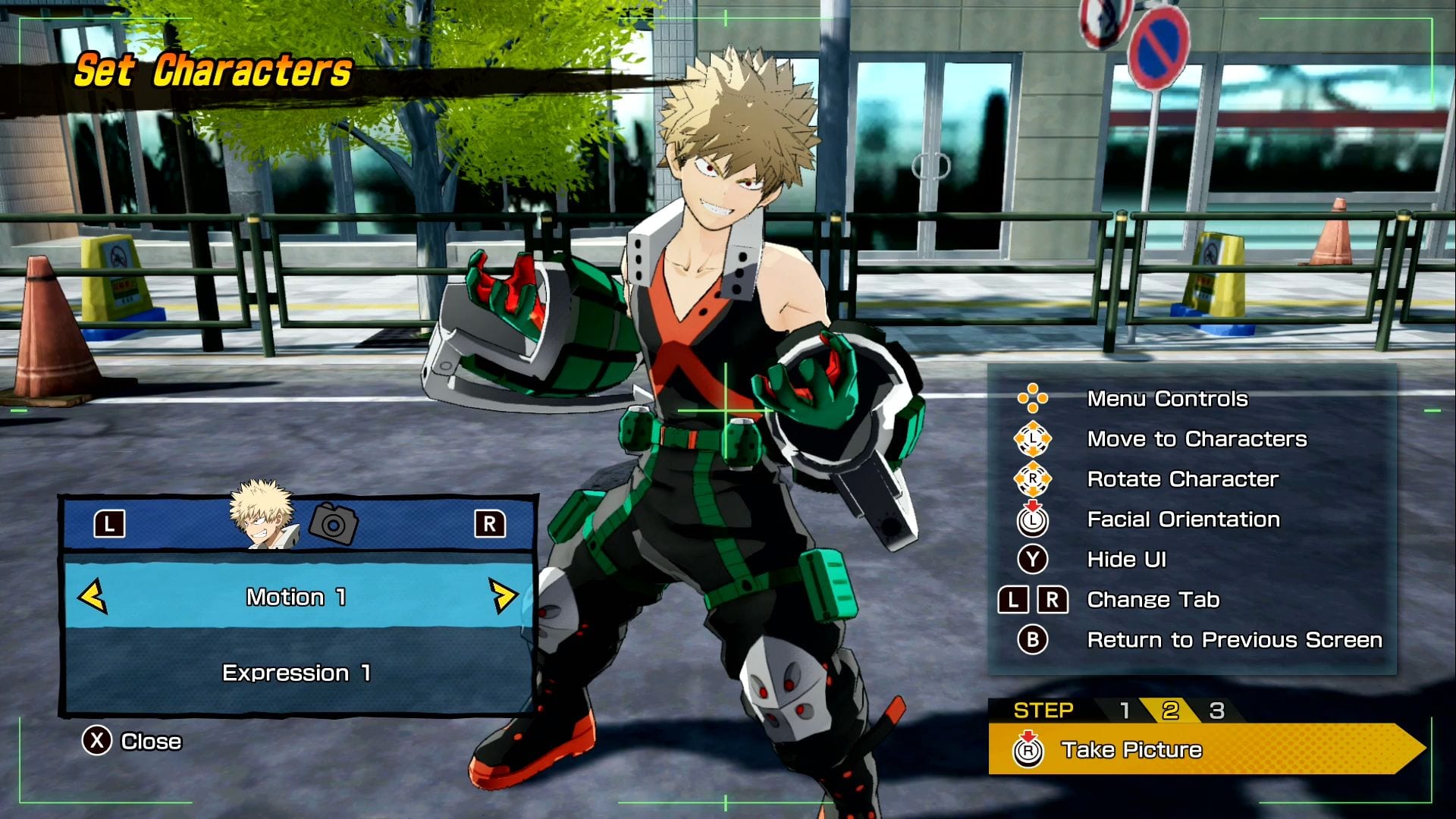Select the Expression 1 row
Screen dimensions: 1456x819
point(296,673)
